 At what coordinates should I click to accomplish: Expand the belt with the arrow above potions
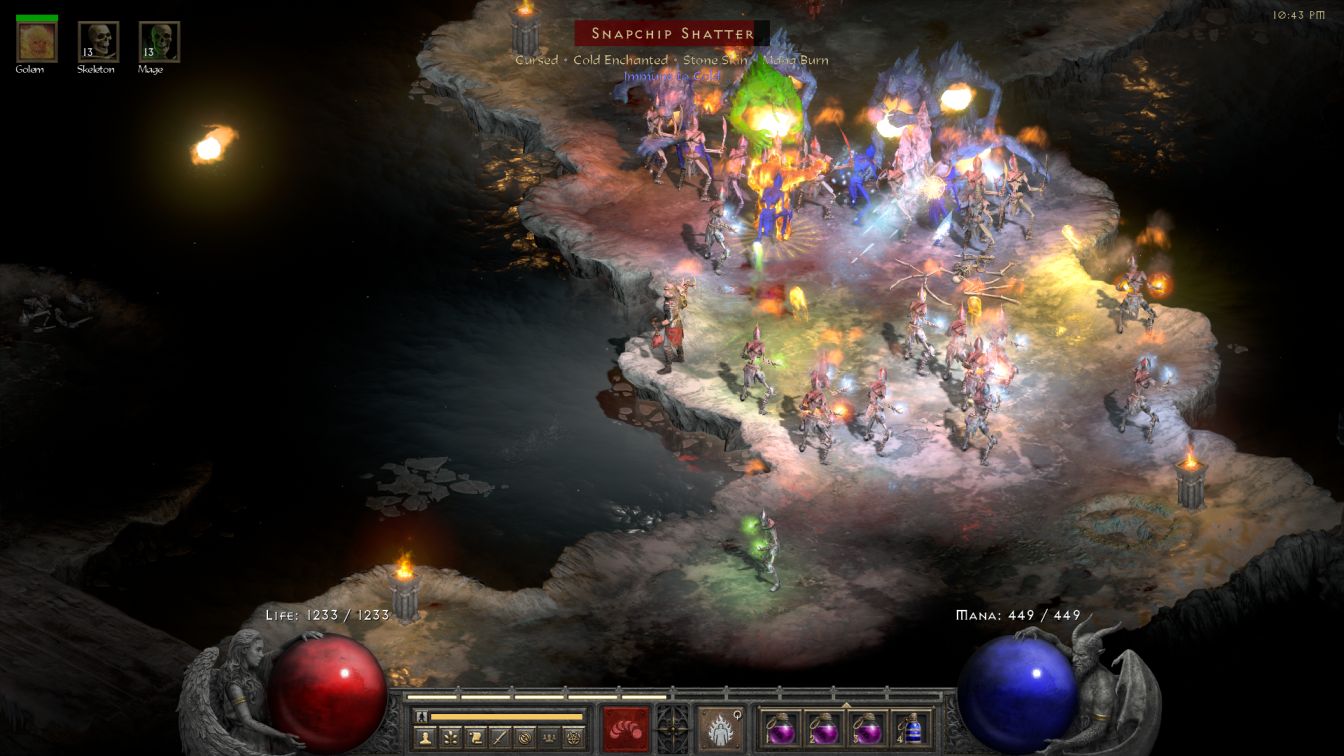845,704
